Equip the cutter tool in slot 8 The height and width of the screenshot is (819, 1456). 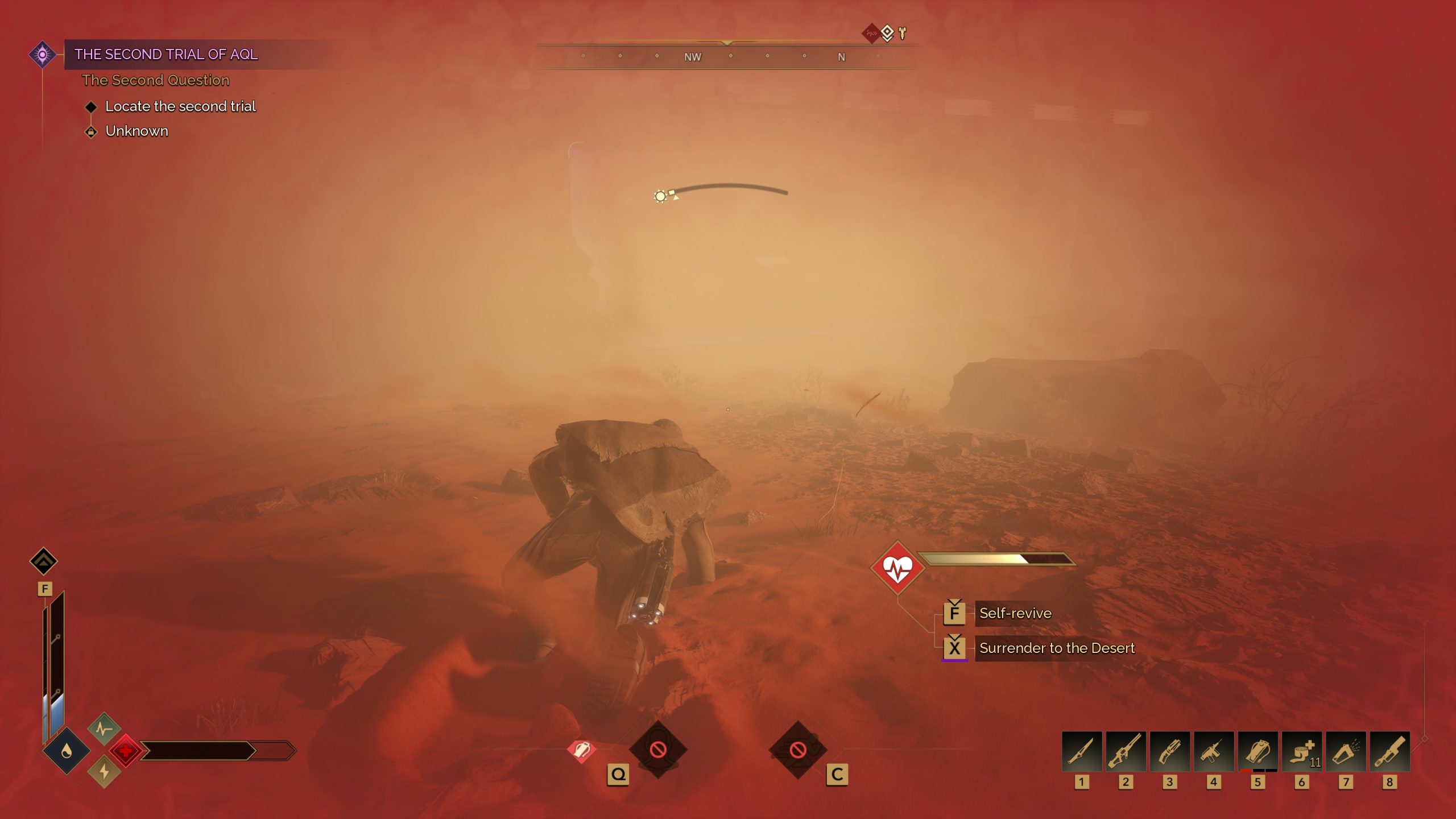(1389, 752)
